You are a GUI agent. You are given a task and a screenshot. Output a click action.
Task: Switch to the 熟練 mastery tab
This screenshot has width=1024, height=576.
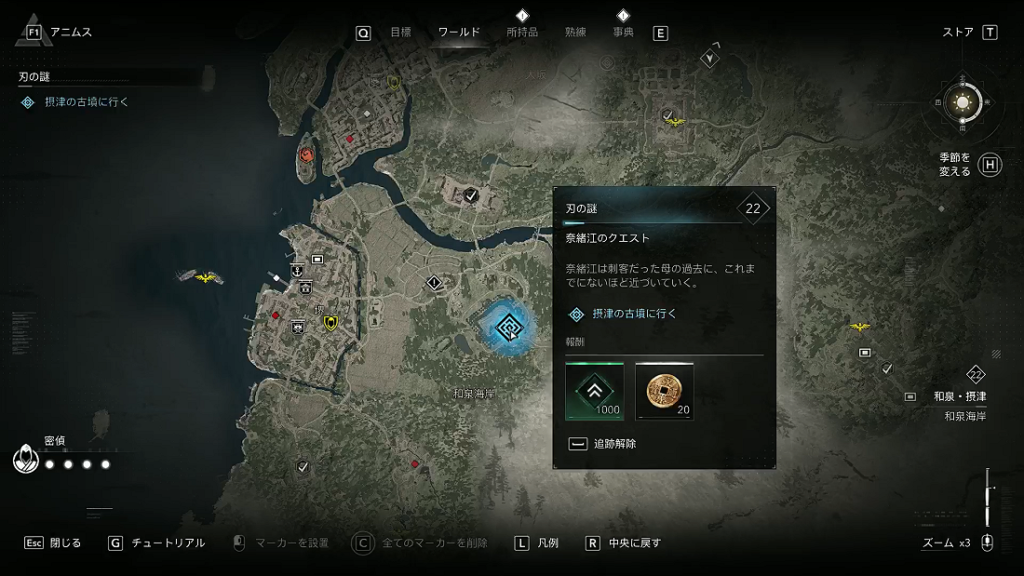tap(575, 32)
